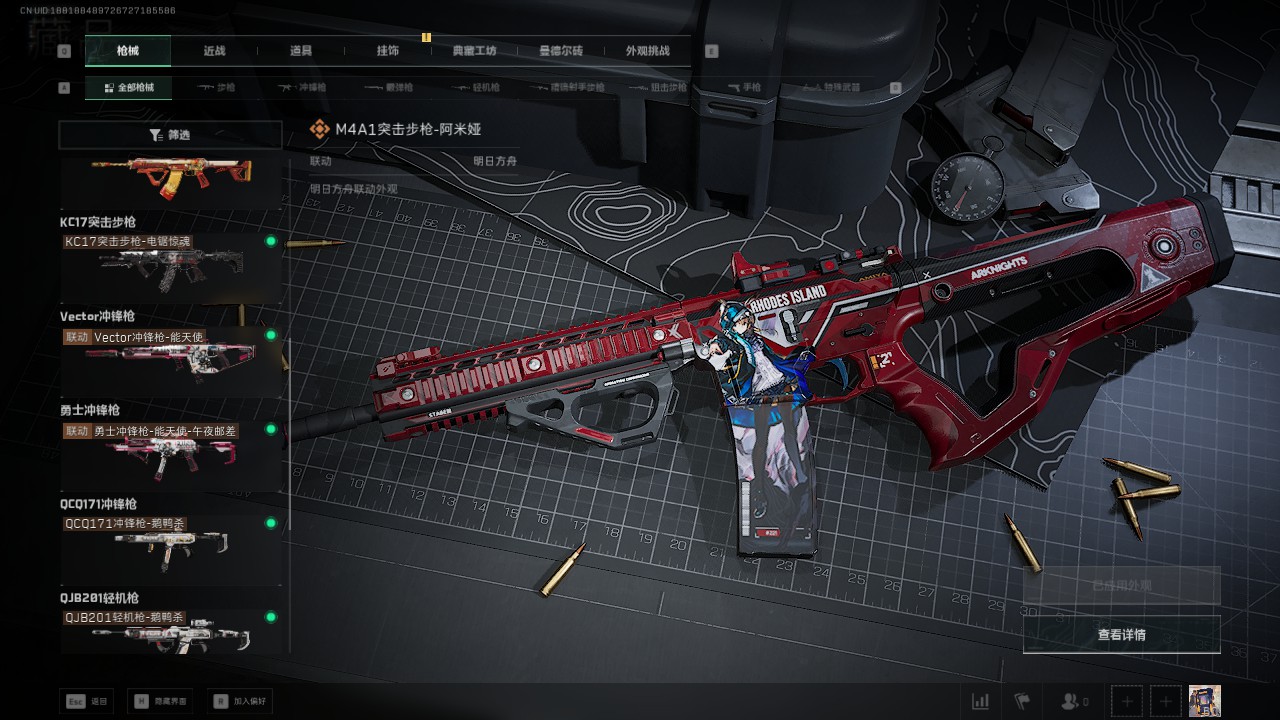Open the 筛选 filter button
The width and height of the screenshot is (1280, 720).
click(170, 135)
